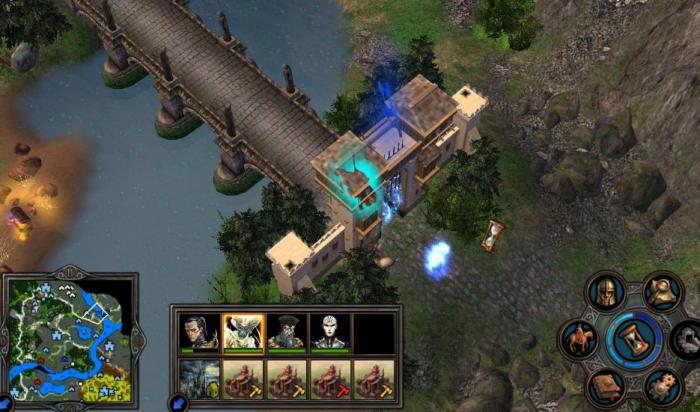
Task: Click the blue arrow beside hero panel
Action: [x=180, y=403]
